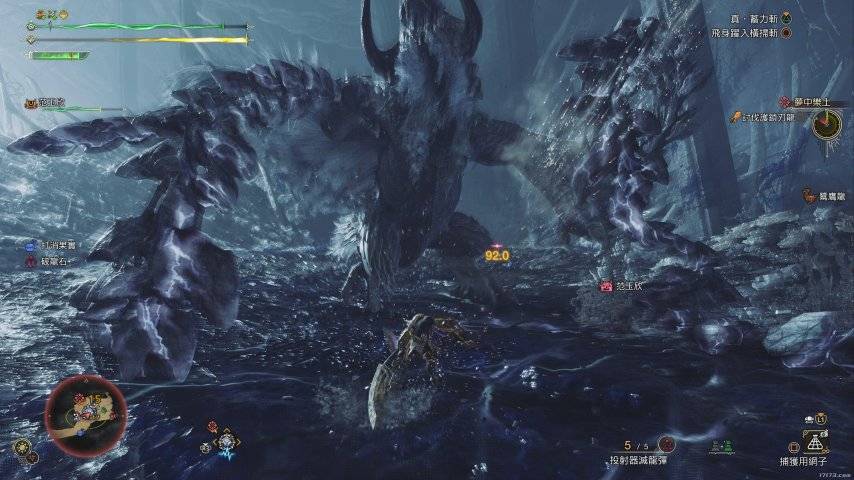
Task: Open the hunt quest objective tracker
Action: (x=770, y=118)
